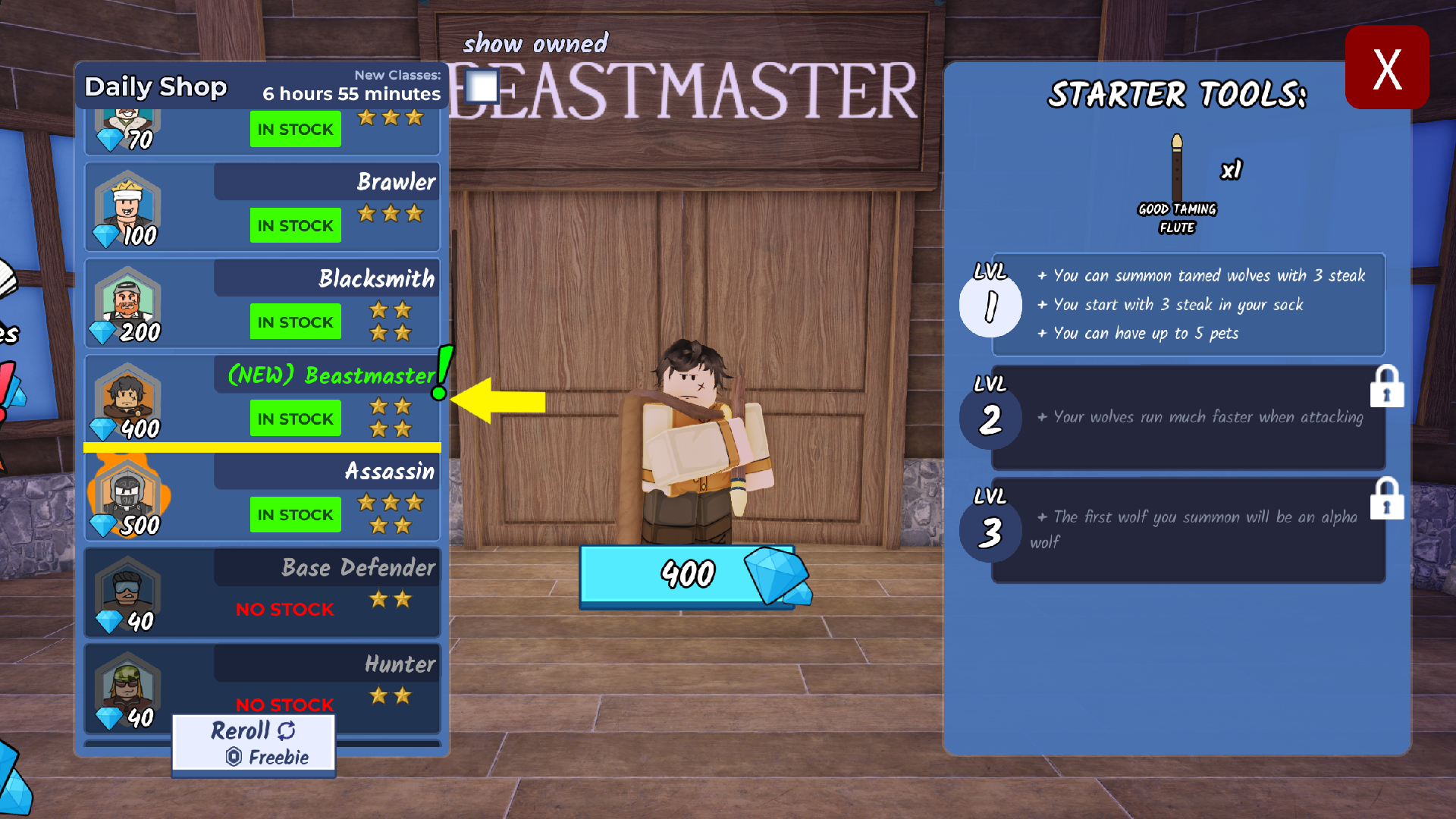The height and width of the screenshot is (819, 1456).
Task: Click the locked LVL 2 perk panel
Action: (x=1188, y=417)
